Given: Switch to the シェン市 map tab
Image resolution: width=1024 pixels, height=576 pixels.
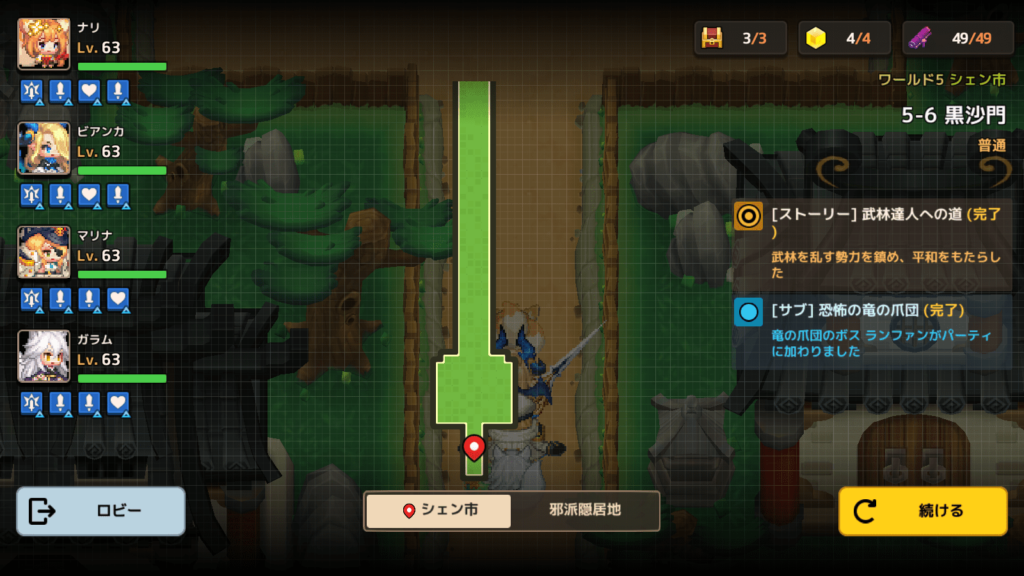Looking at the screenshot, I should pyautogui.click(x=438, y=510).
